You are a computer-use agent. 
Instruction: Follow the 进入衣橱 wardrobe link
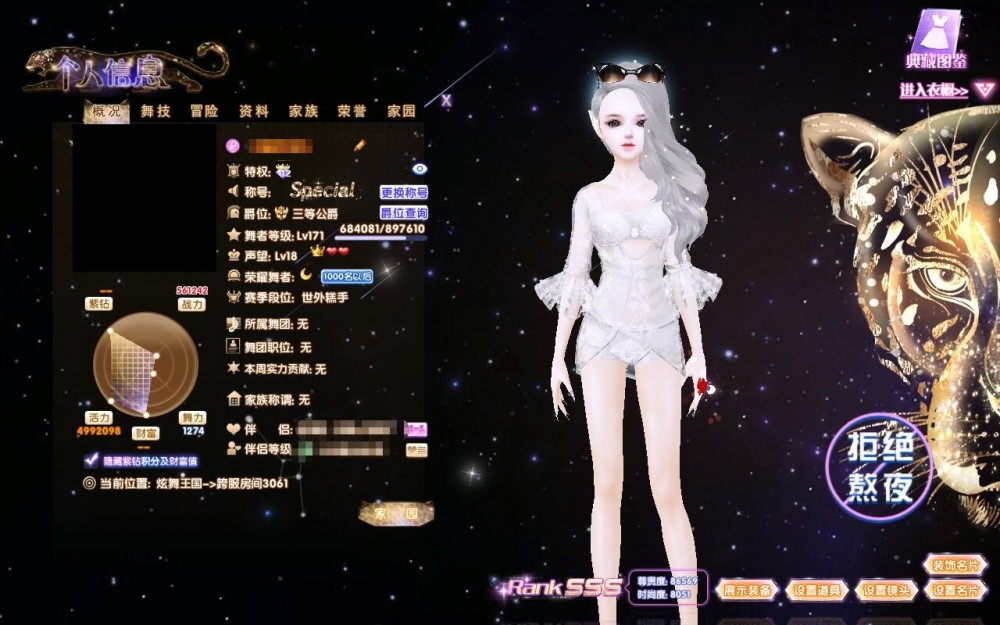click(934, 91)
